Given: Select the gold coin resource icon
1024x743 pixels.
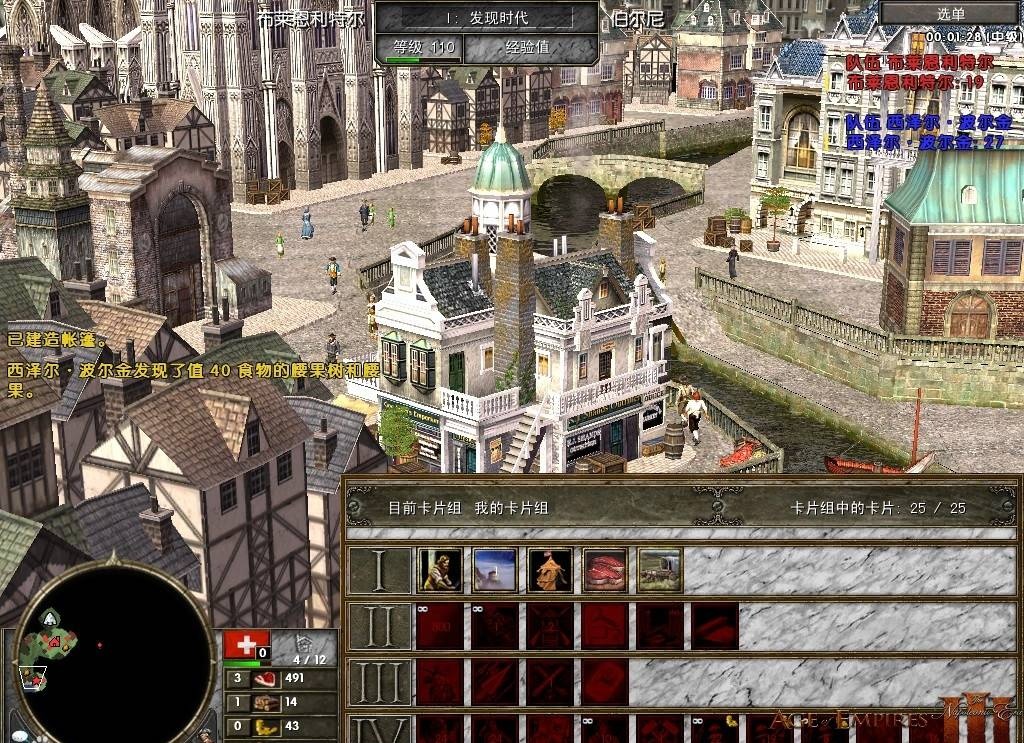Looking at the screenshot, I should pyautogui.click(x=267, y=726).
